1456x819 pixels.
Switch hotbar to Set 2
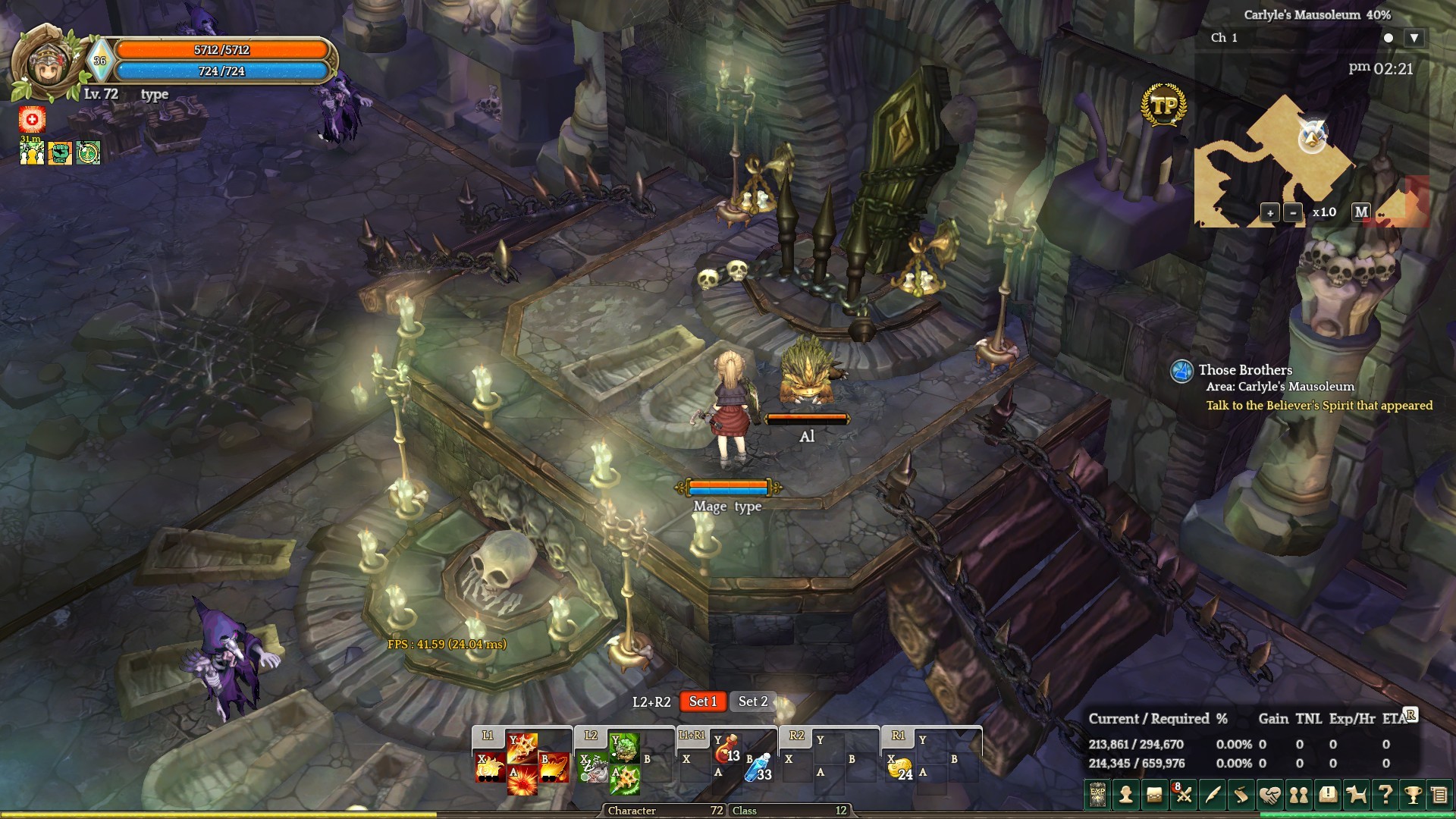coord(753,701)
